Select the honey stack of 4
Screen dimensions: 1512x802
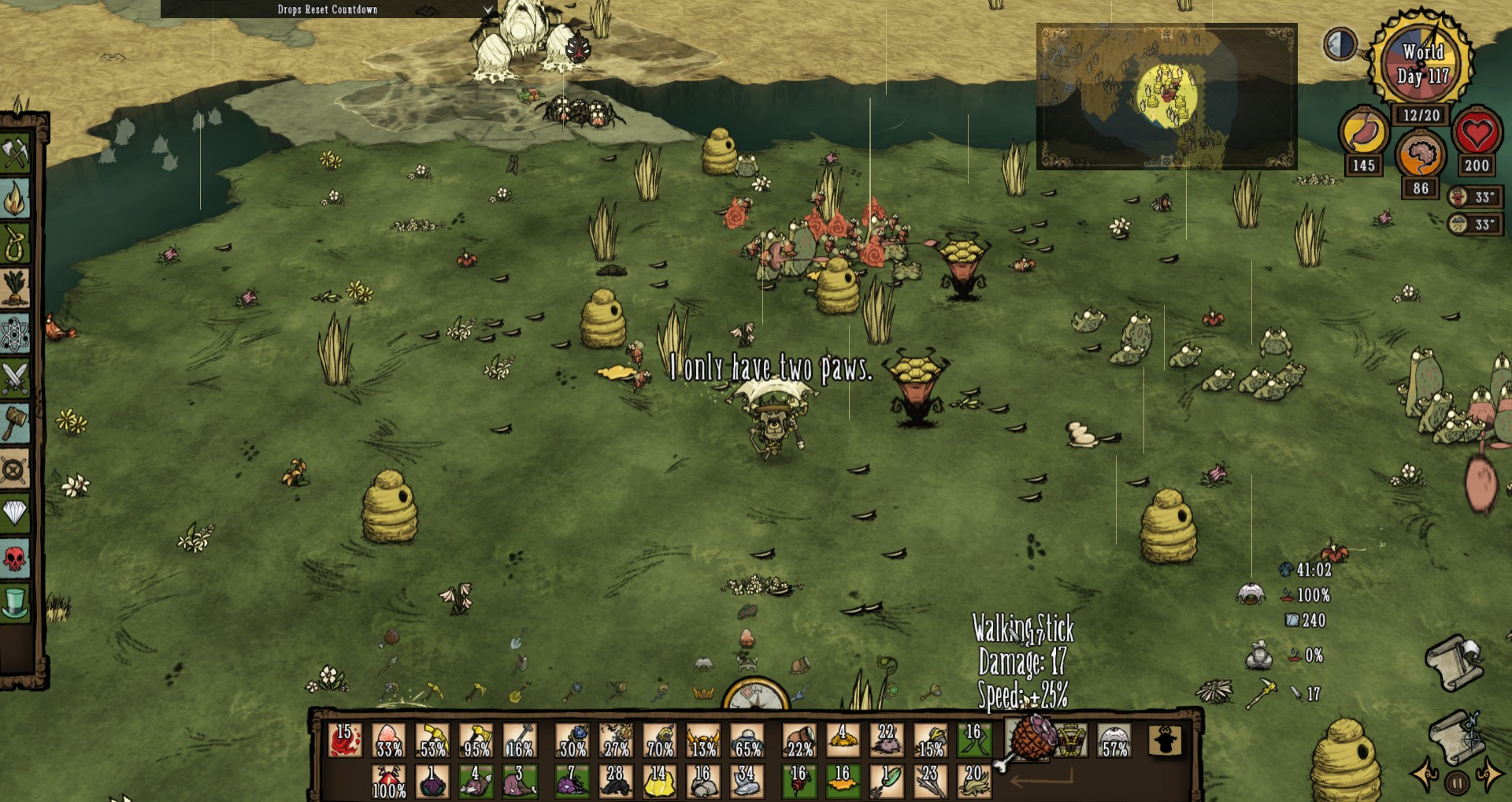(842, 741)
